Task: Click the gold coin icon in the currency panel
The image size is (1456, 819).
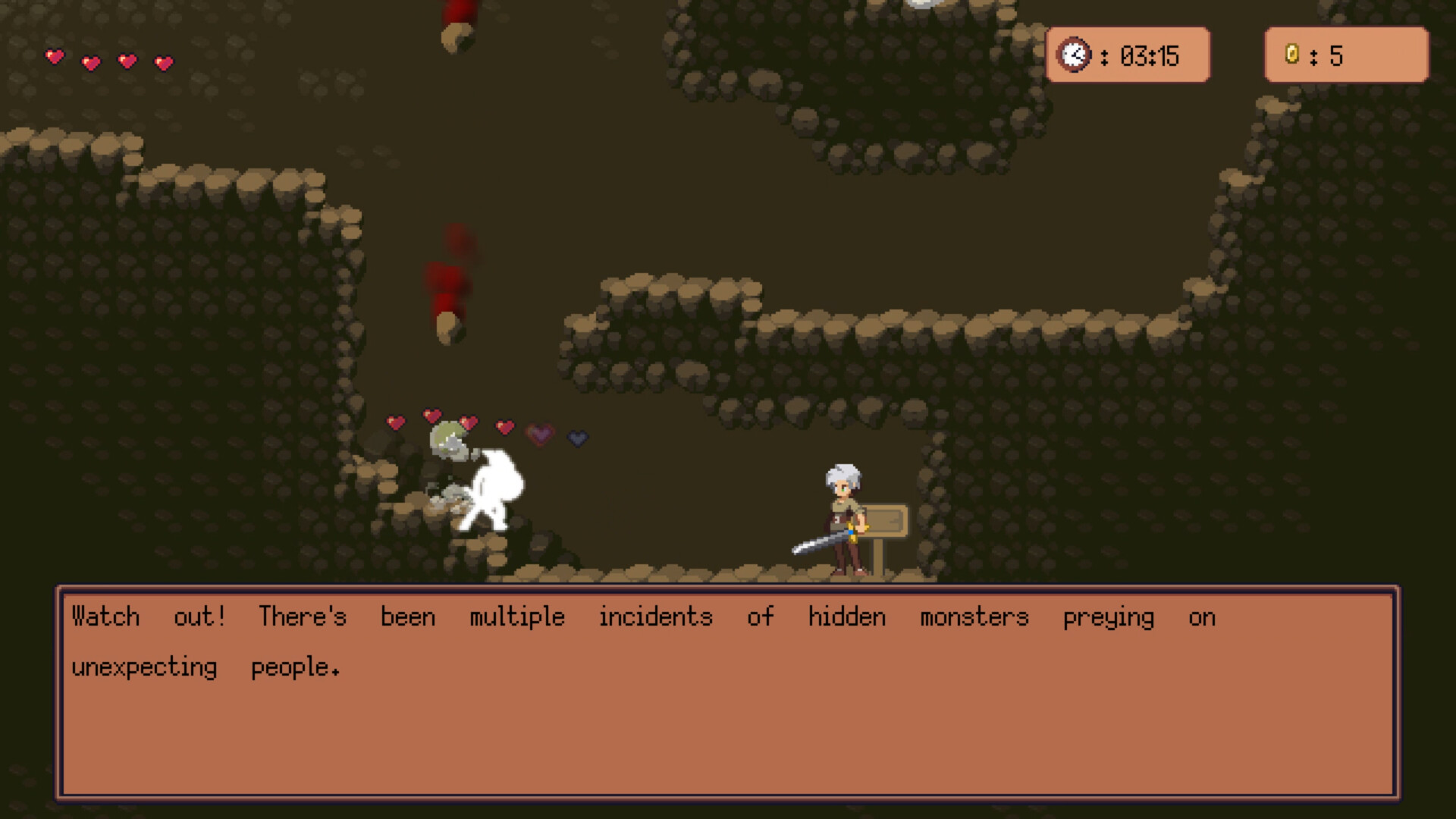Action: (x=1291, y=55)
